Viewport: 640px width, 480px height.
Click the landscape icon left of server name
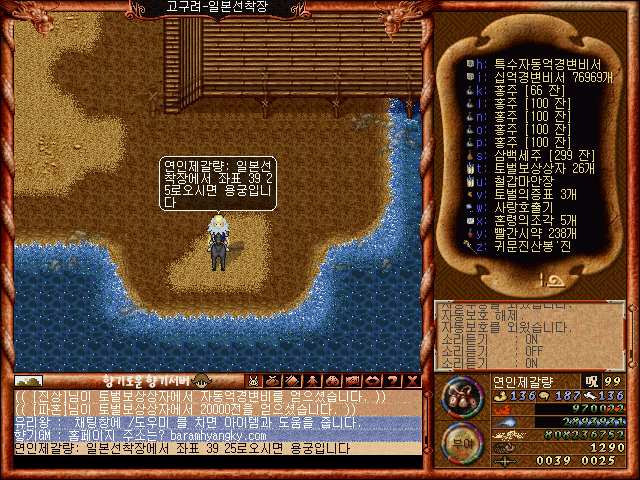pyautogui.click(x=28, y=381)
